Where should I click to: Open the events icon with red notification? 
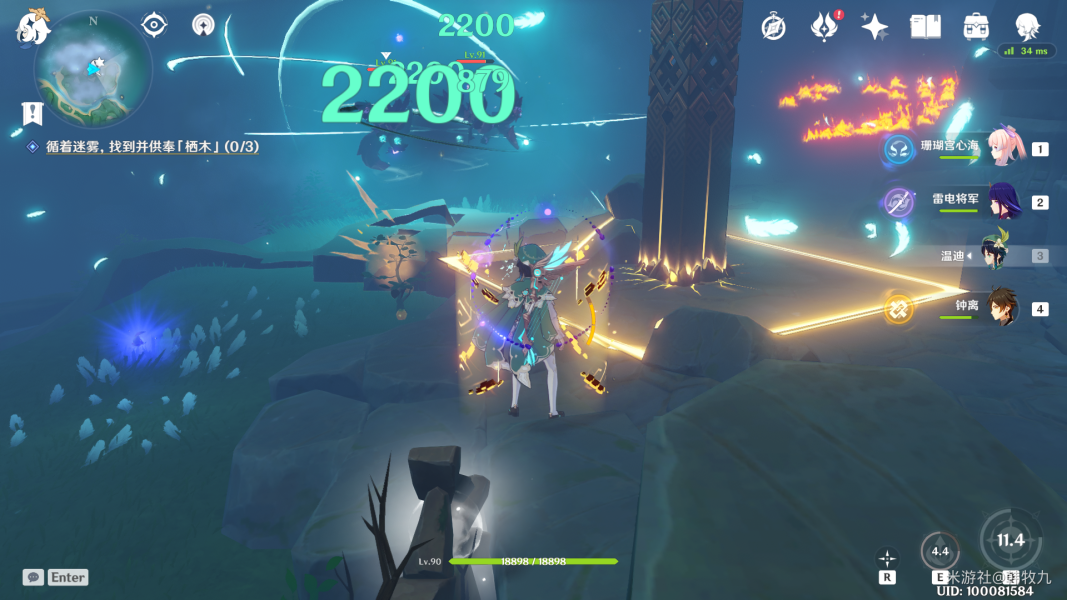(824, 27)
